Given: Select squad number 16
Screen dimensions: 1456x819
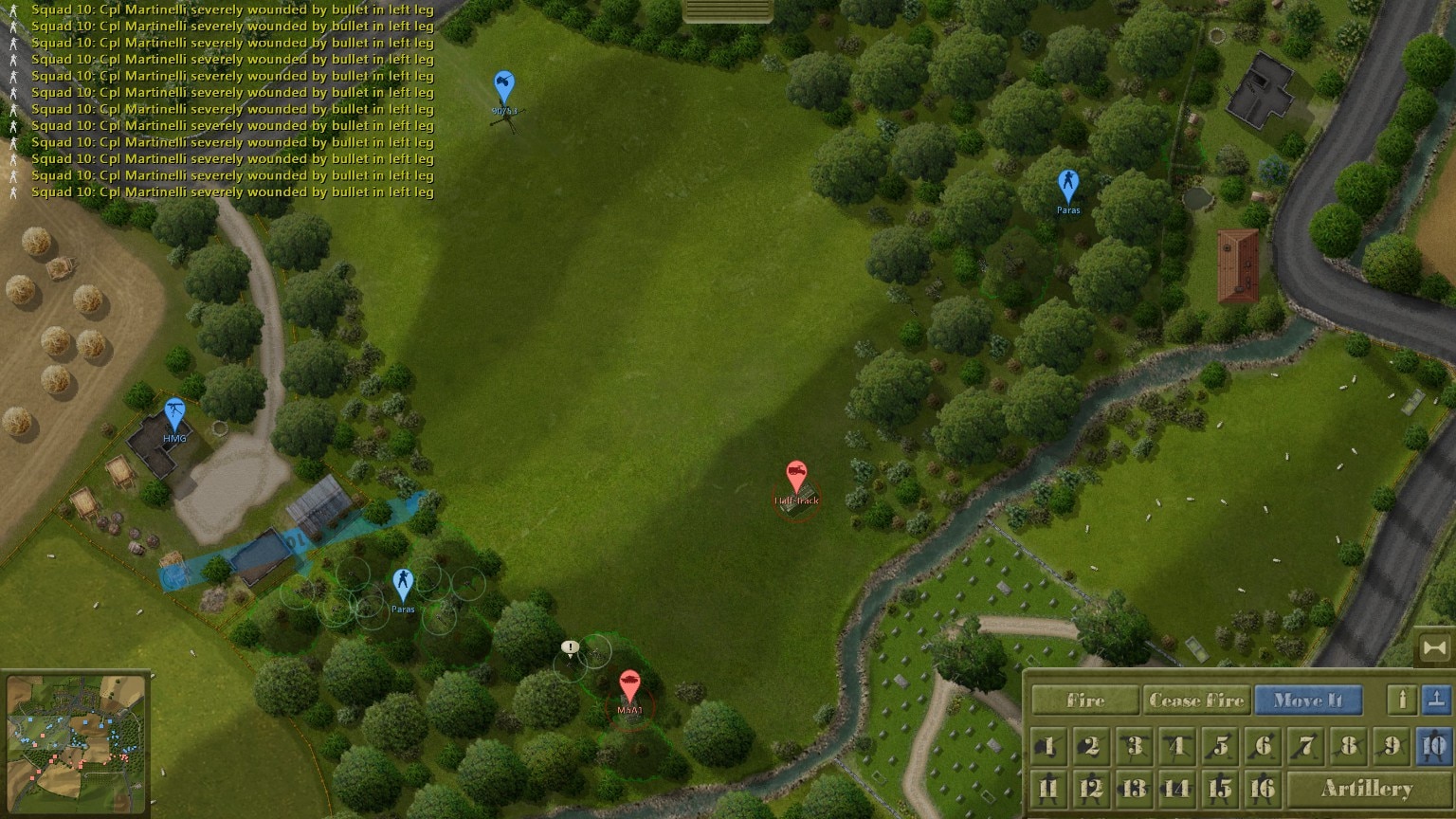Looking at the screenshot, I should point(1263,788).
